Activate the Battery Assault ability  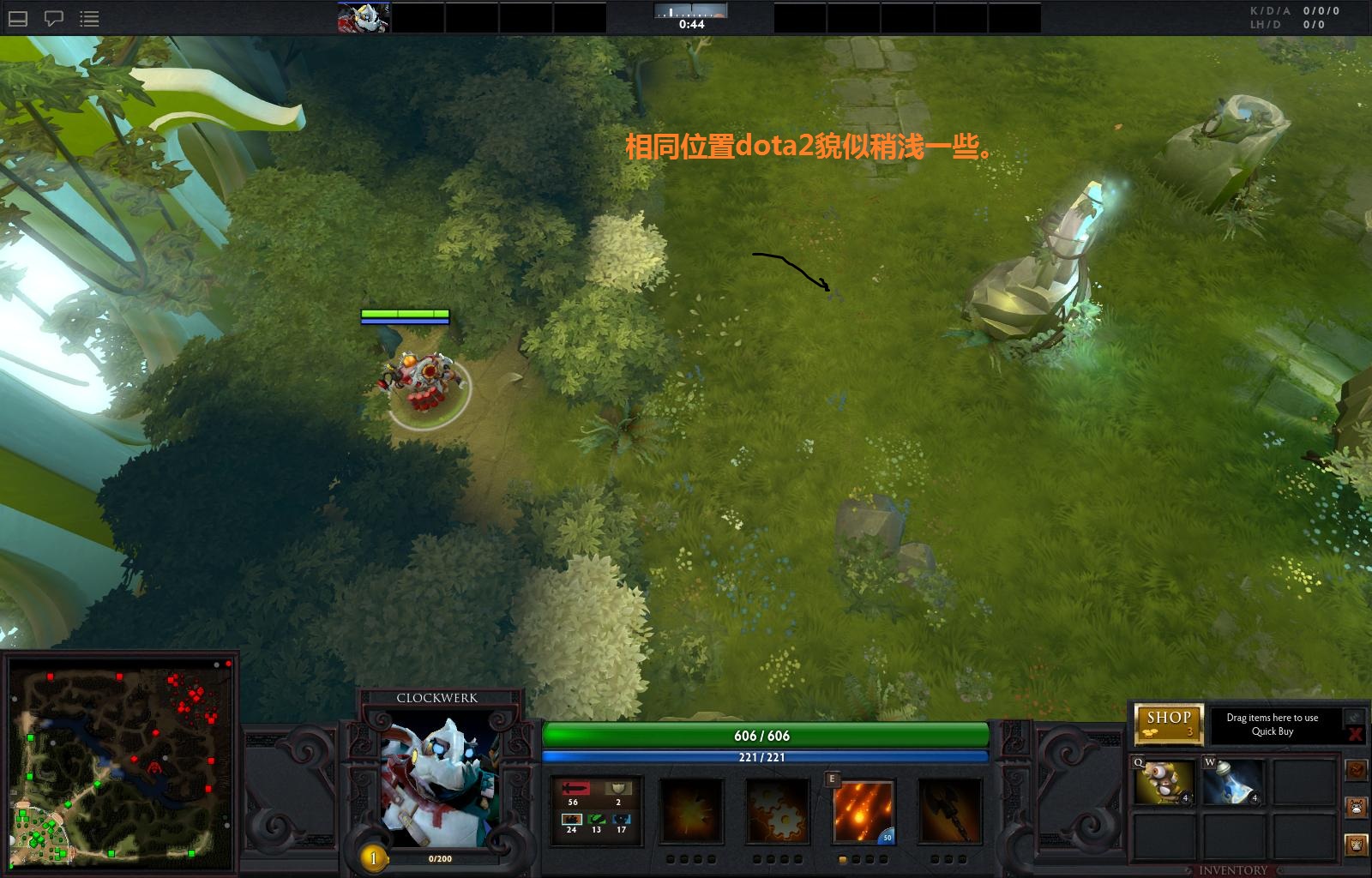(x=690, y=811)
